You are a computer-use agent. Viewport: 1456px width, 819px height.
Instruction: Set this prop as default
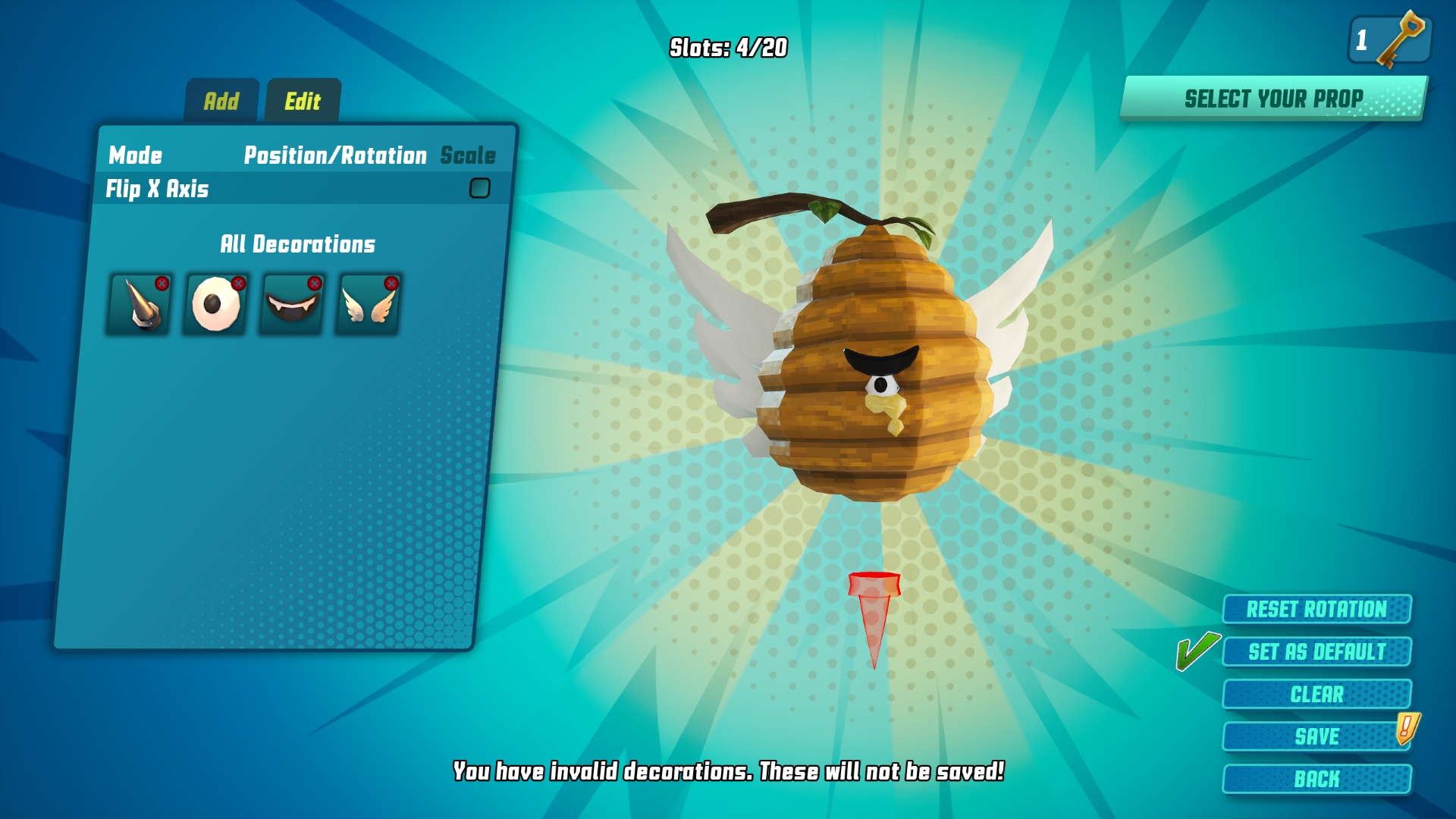click(x=1316, y=651)
